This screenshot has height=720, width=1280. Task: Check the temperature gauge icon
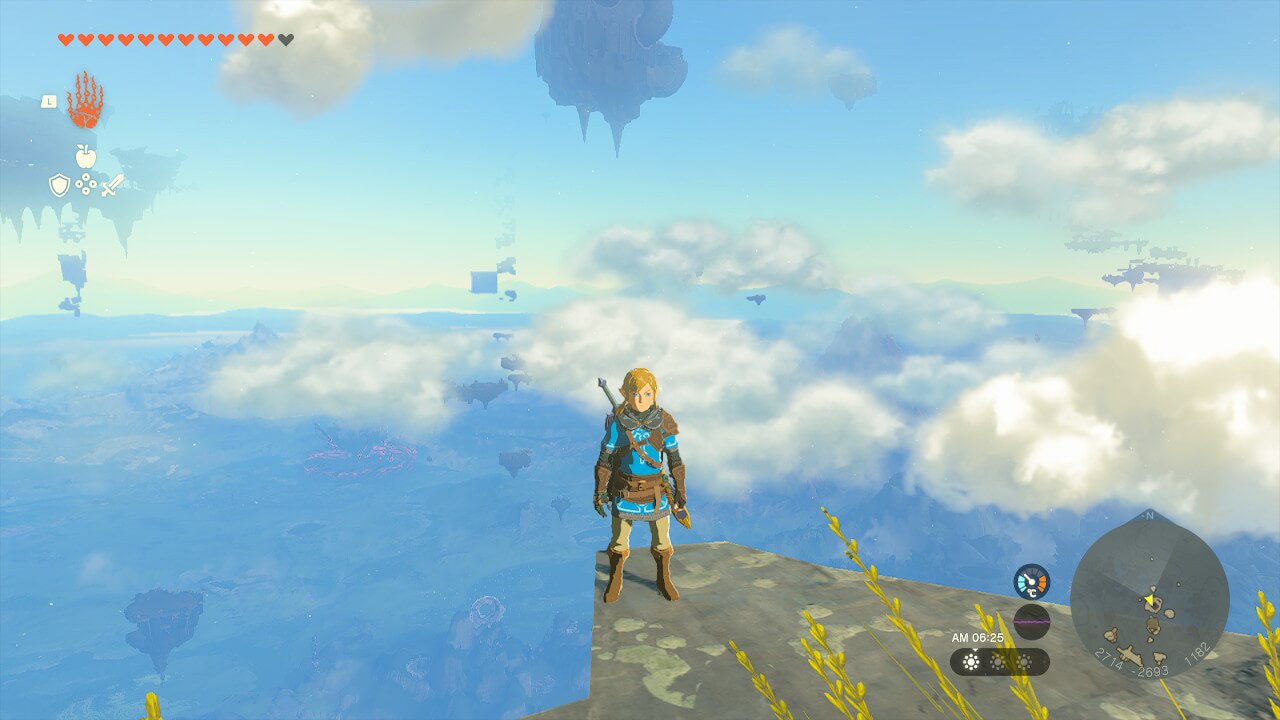click(1031, 582)
